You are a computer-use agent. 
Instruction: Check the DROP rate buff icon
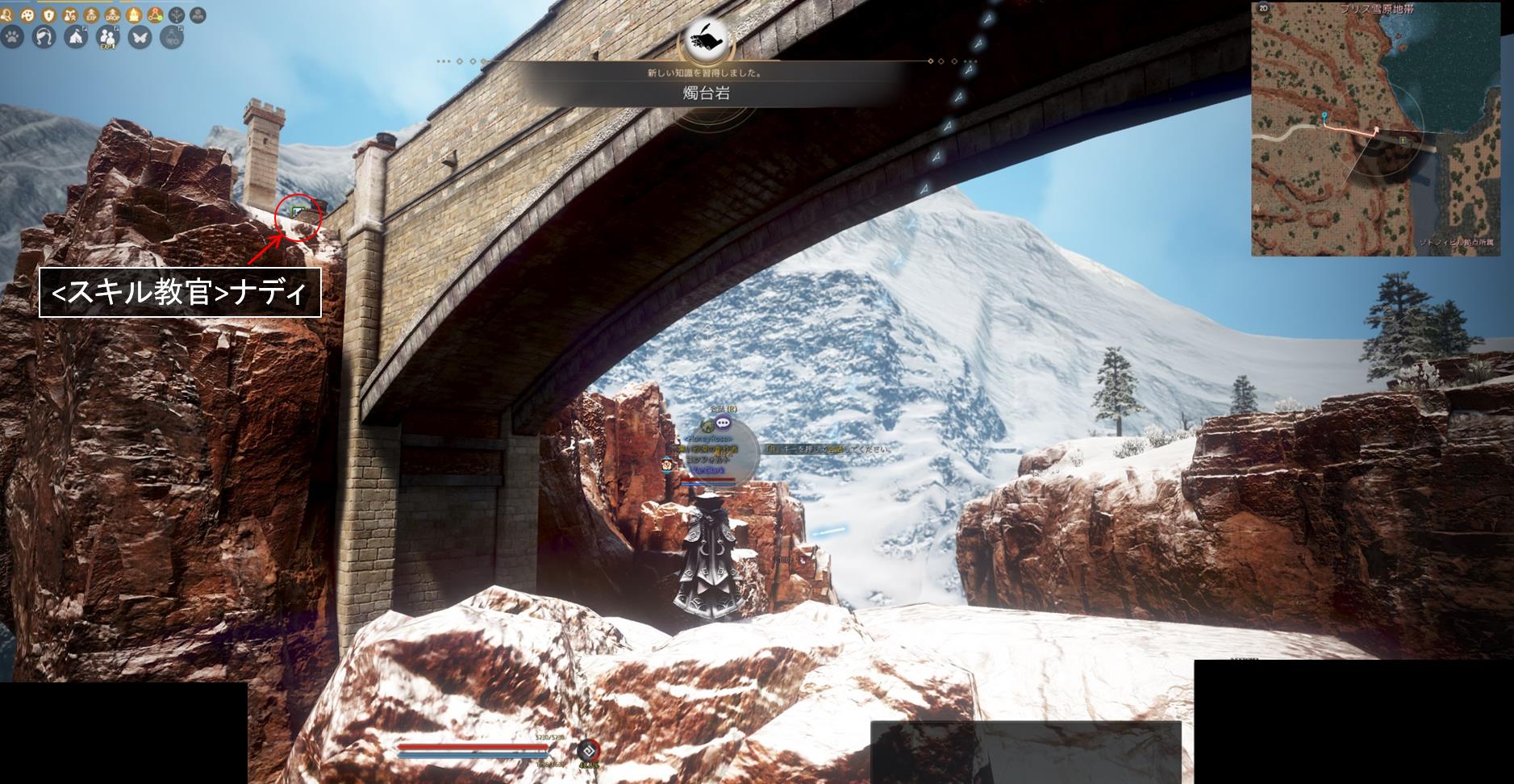pyautogui.click(x=112, y=15)
